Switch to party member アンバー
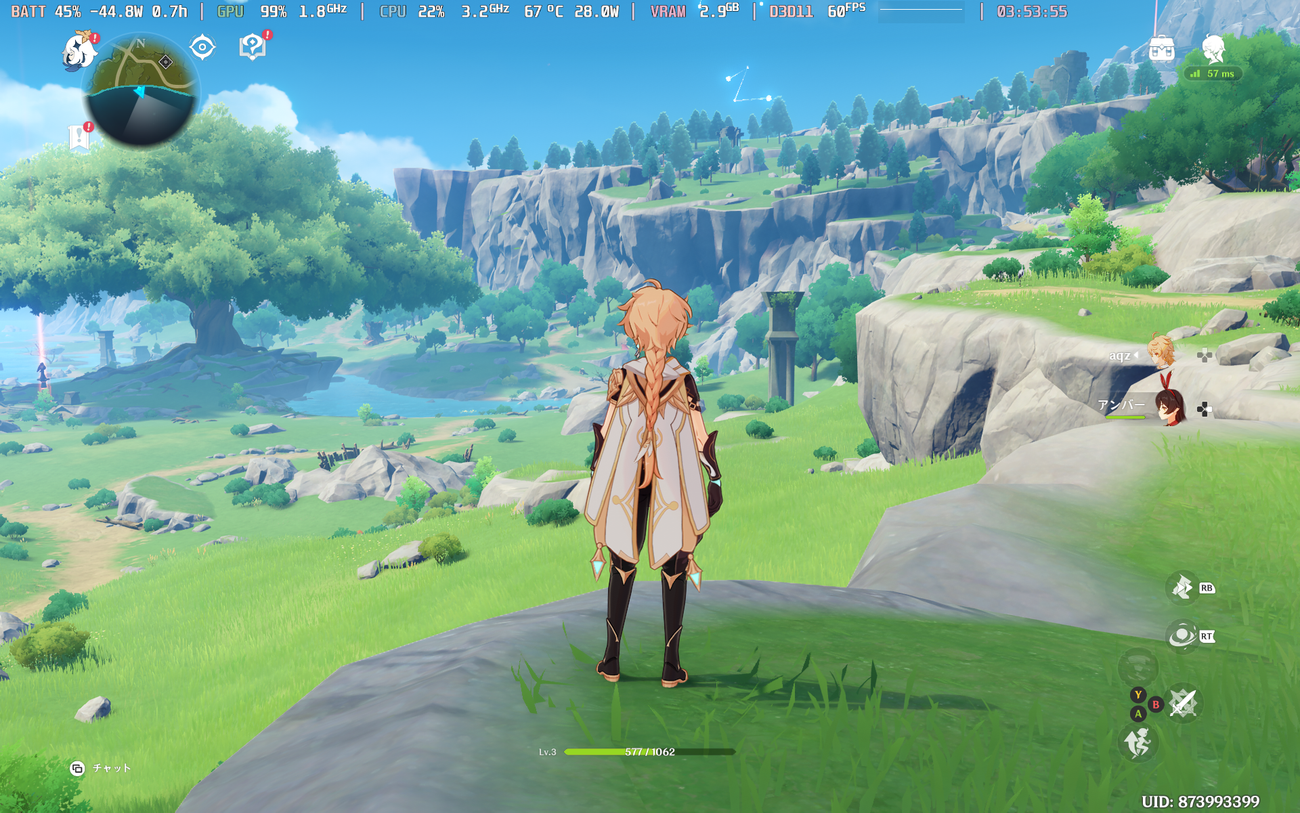Viewport: 1300px width, 813px height. (1167, 407)
